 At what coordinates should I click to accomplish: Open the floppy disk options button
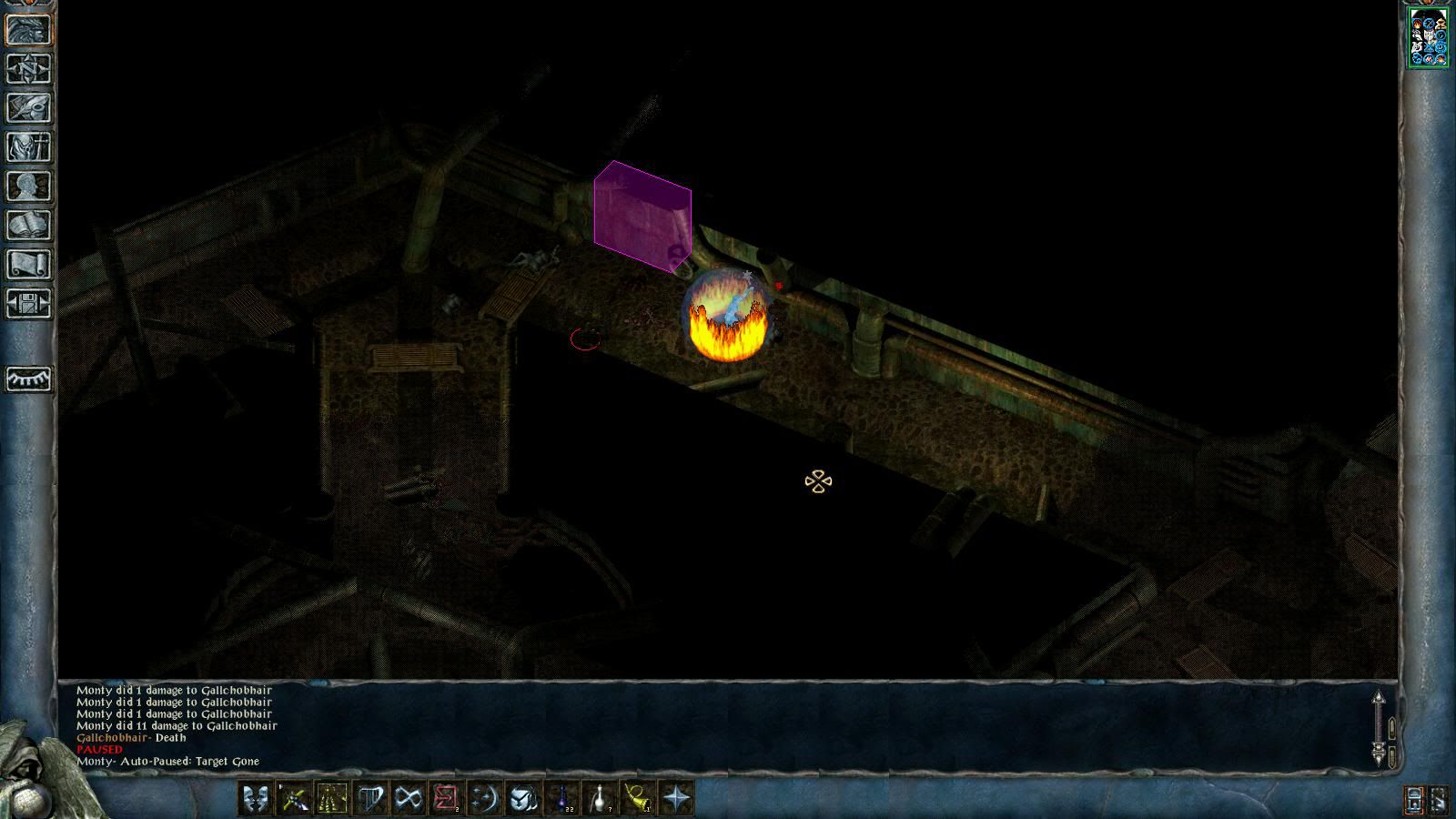pos(28,304)
